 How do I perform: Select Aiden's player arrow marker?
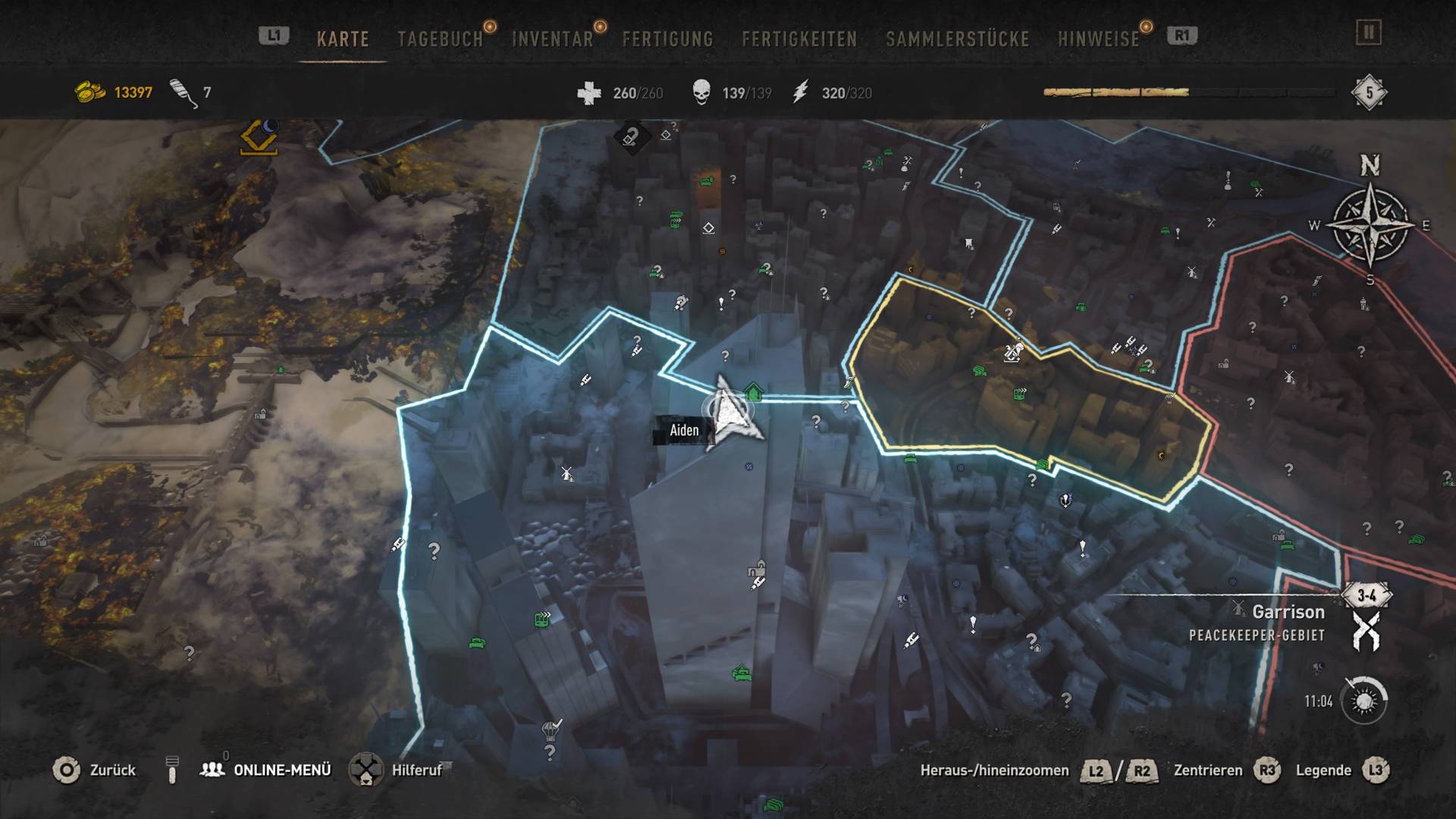[730, 412]
